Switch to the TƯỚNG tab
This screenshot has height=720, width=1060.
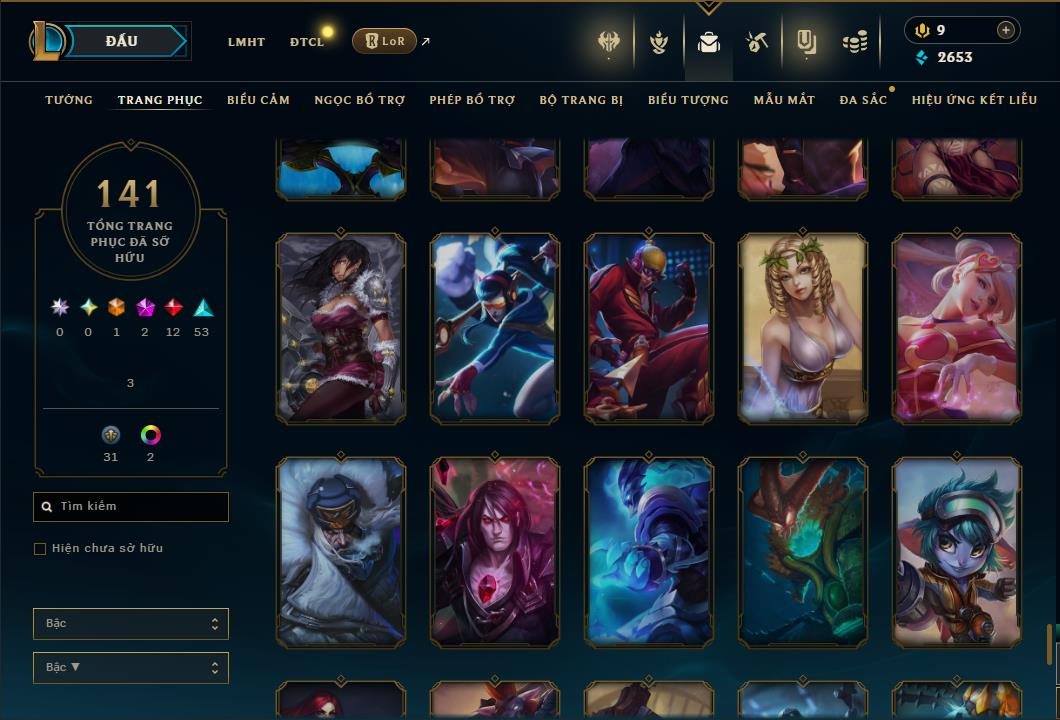pos(69,100)
